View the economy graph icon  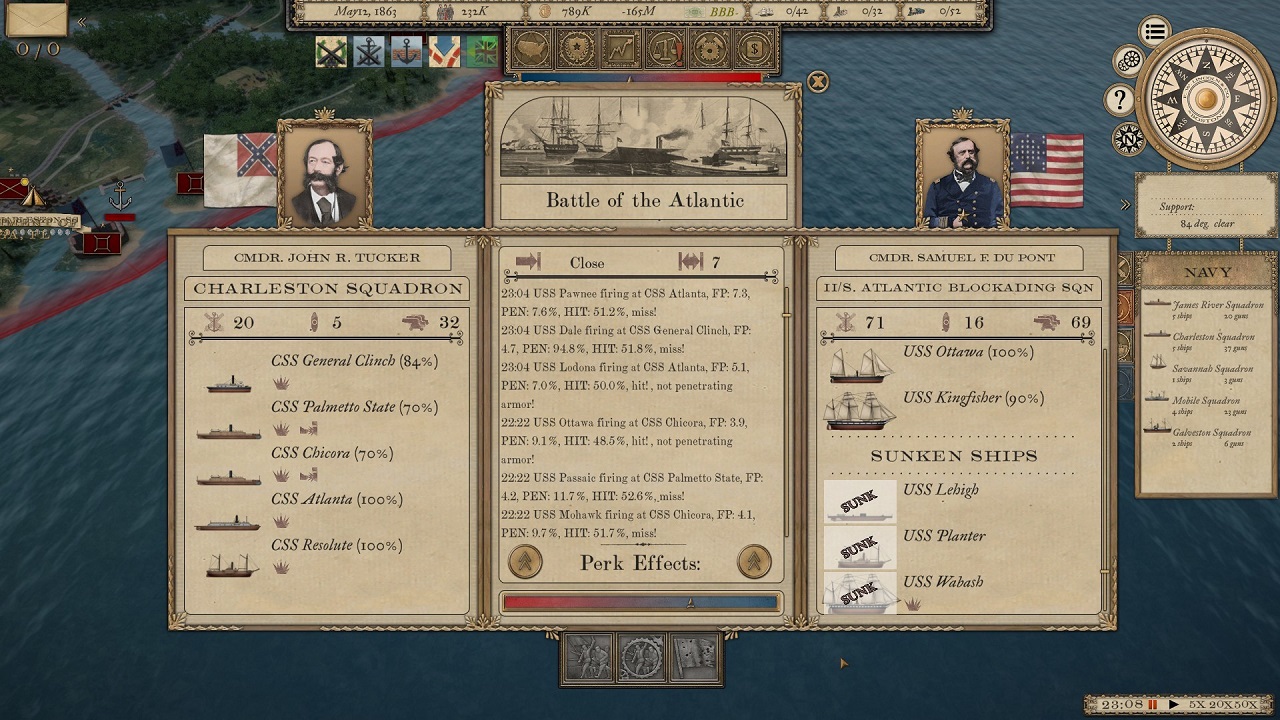click(x=621, y=47)
